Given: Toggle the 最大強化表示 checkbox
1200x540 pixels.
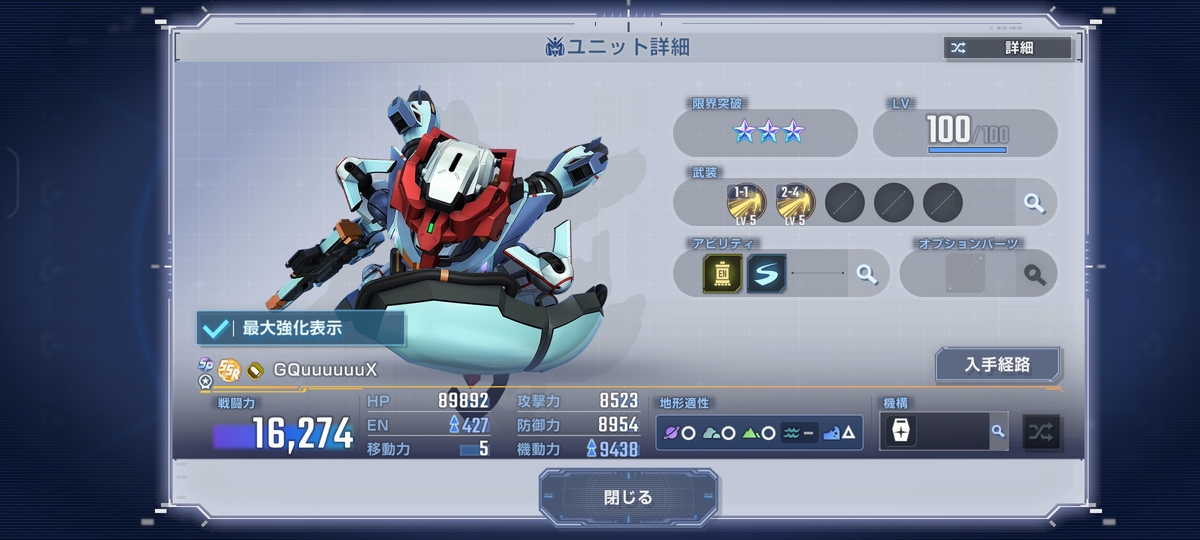Looking at the screenshot, I should (214, 328).
